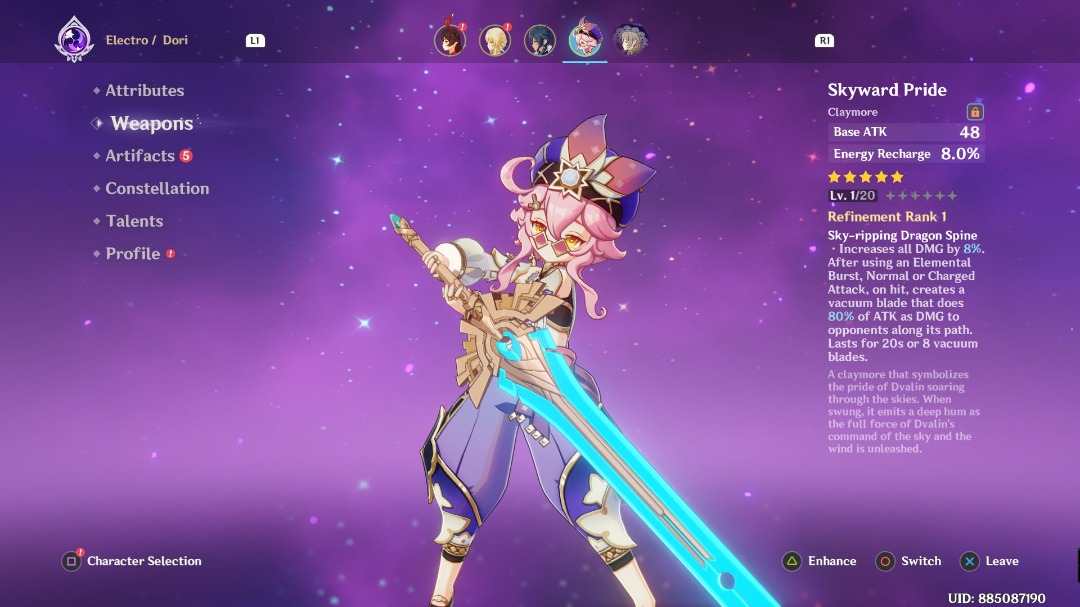1080x607 pixels.
Task: Switch to Amber's character portrait
Action: [x=449, y=40]
